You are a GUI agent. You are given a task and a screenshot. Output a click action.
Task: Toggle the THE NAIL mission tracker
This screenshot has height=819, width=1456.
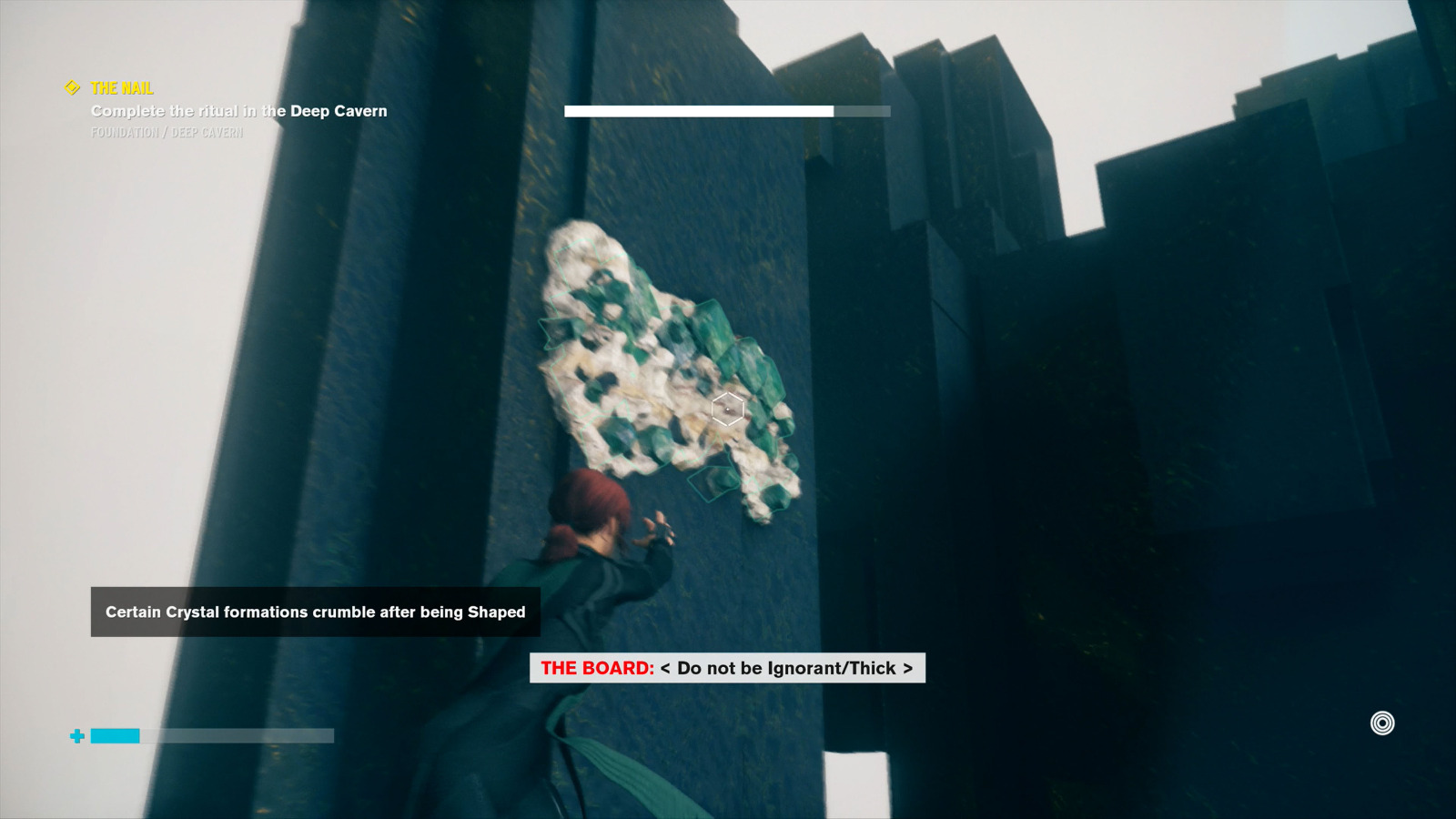120,89
